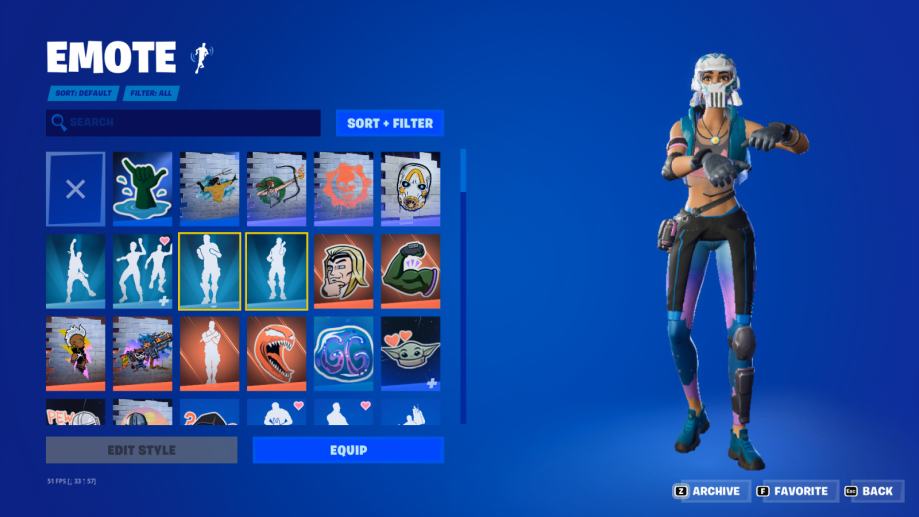919x517 pixels.
Task: Choose the orange fanged monster emoticon
Action: coord(276,353)
